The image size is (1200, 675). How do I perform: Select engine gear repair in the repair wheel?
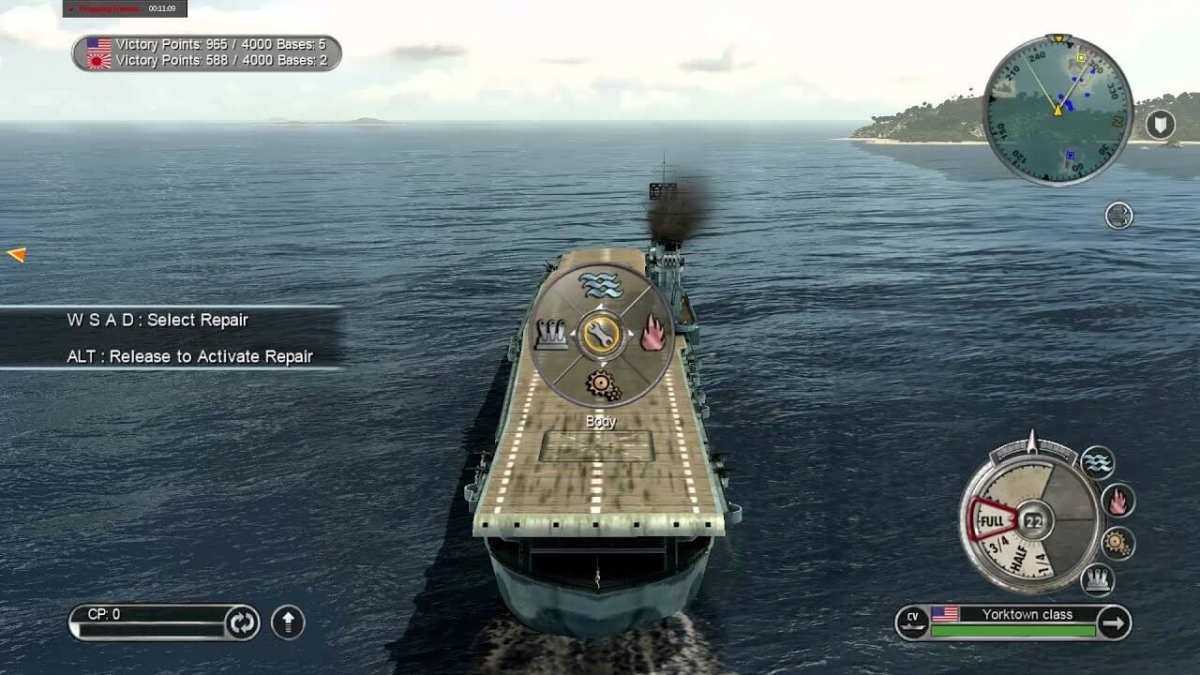[x=602, y=383]
